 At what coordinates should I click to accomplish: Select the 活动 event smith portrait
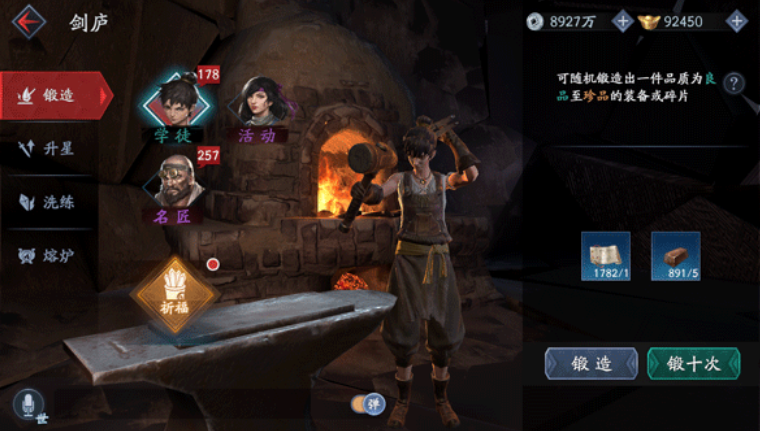pyautogui.click(x=256, y=103)
